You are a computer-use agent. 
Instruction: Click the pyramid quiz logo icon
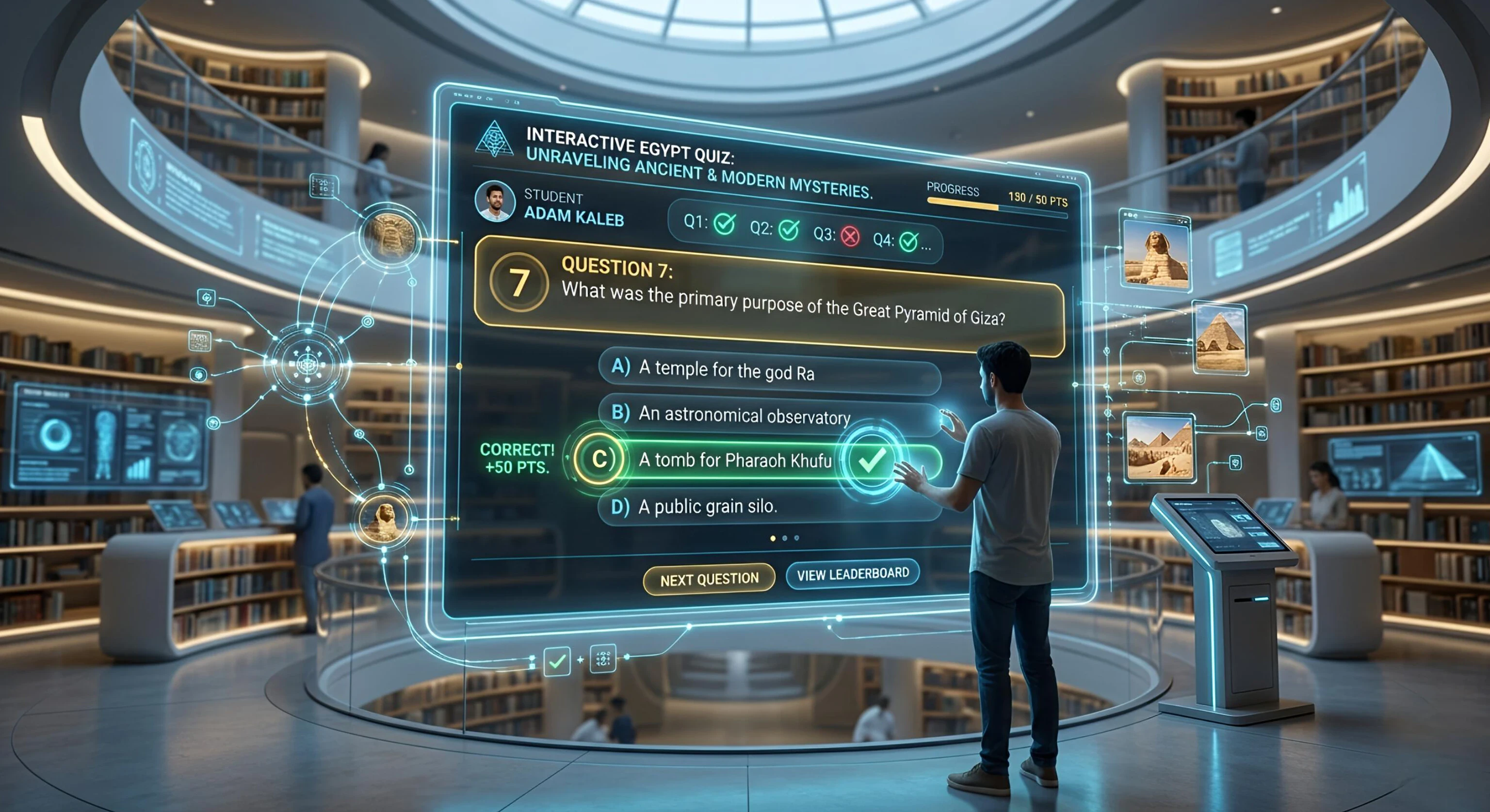(x=494, y=139)
